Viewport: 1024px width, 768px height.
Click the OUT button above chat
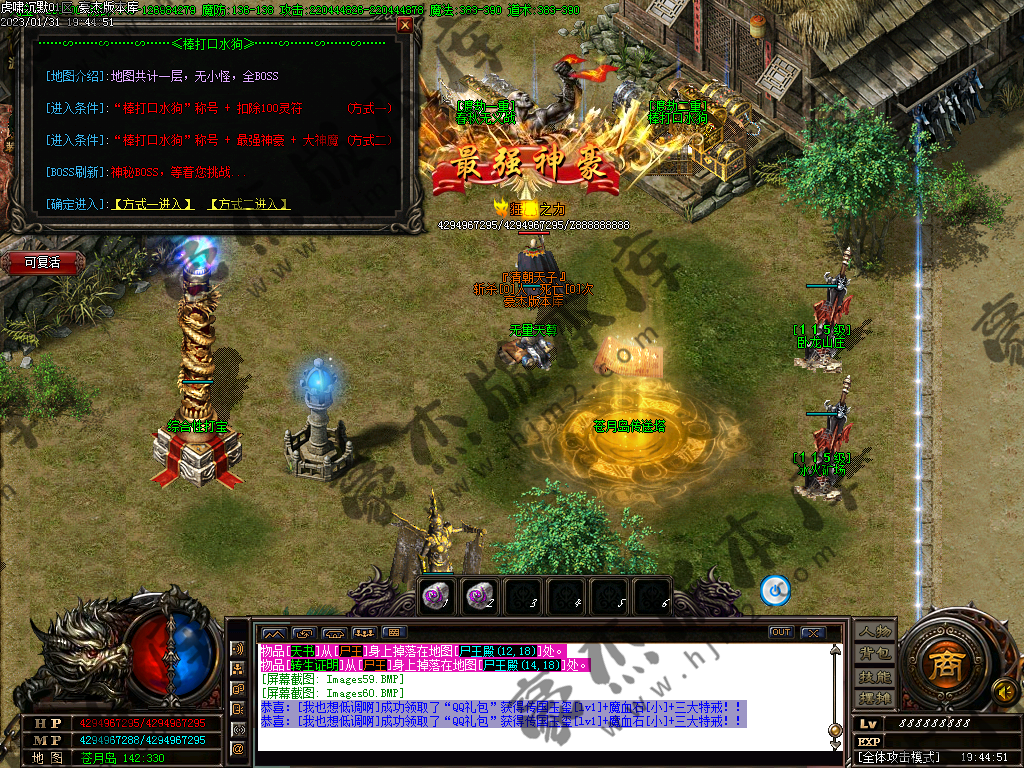(x=781, y=632)
